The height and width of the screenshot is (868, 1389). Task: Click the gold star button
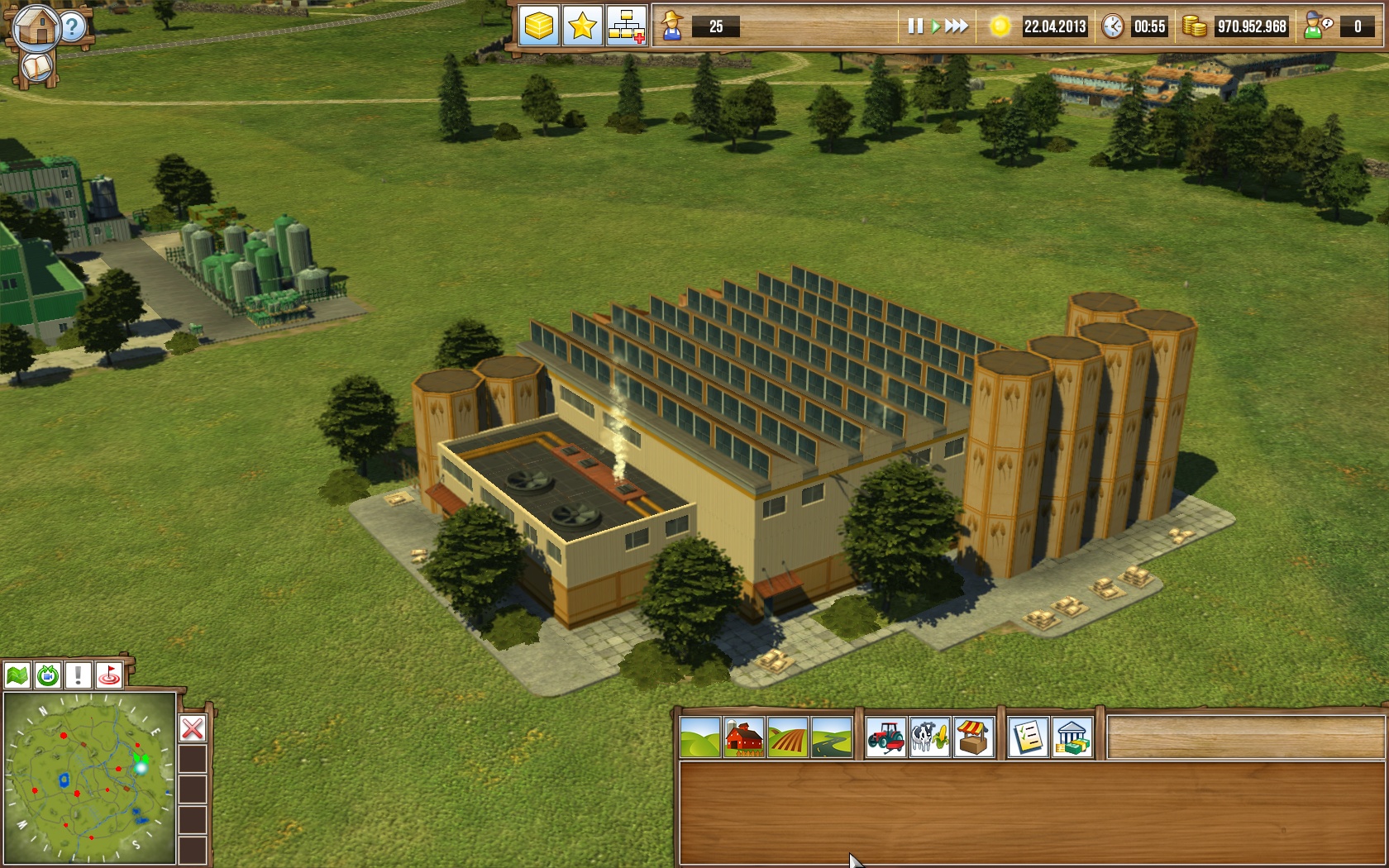[x=583, y=26]
